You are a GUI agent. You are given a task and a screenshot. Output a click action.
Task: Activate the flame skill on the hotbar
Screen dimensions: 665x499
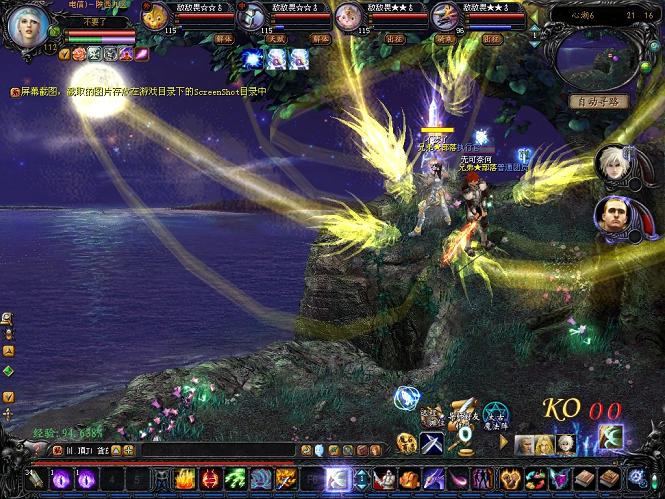coord(184,479)
